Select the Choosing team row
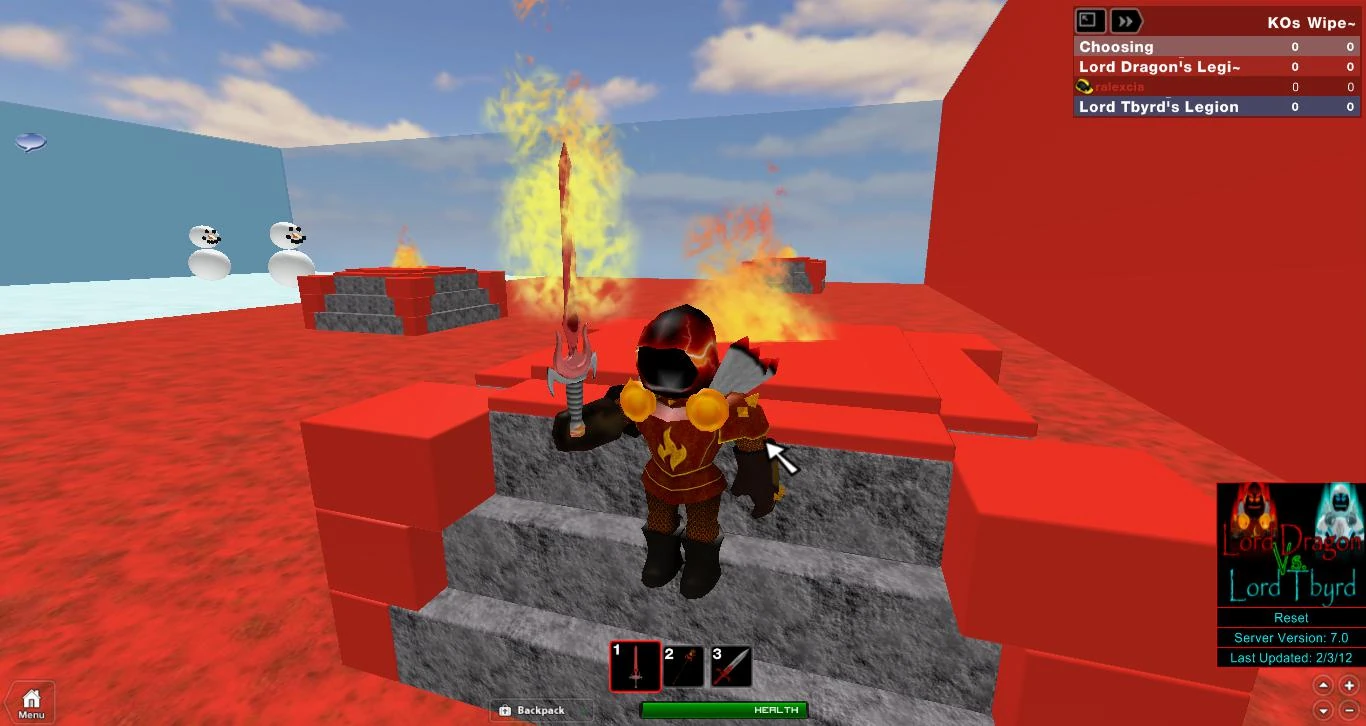Screen dimensions: 1366x726 (1116, 47)
